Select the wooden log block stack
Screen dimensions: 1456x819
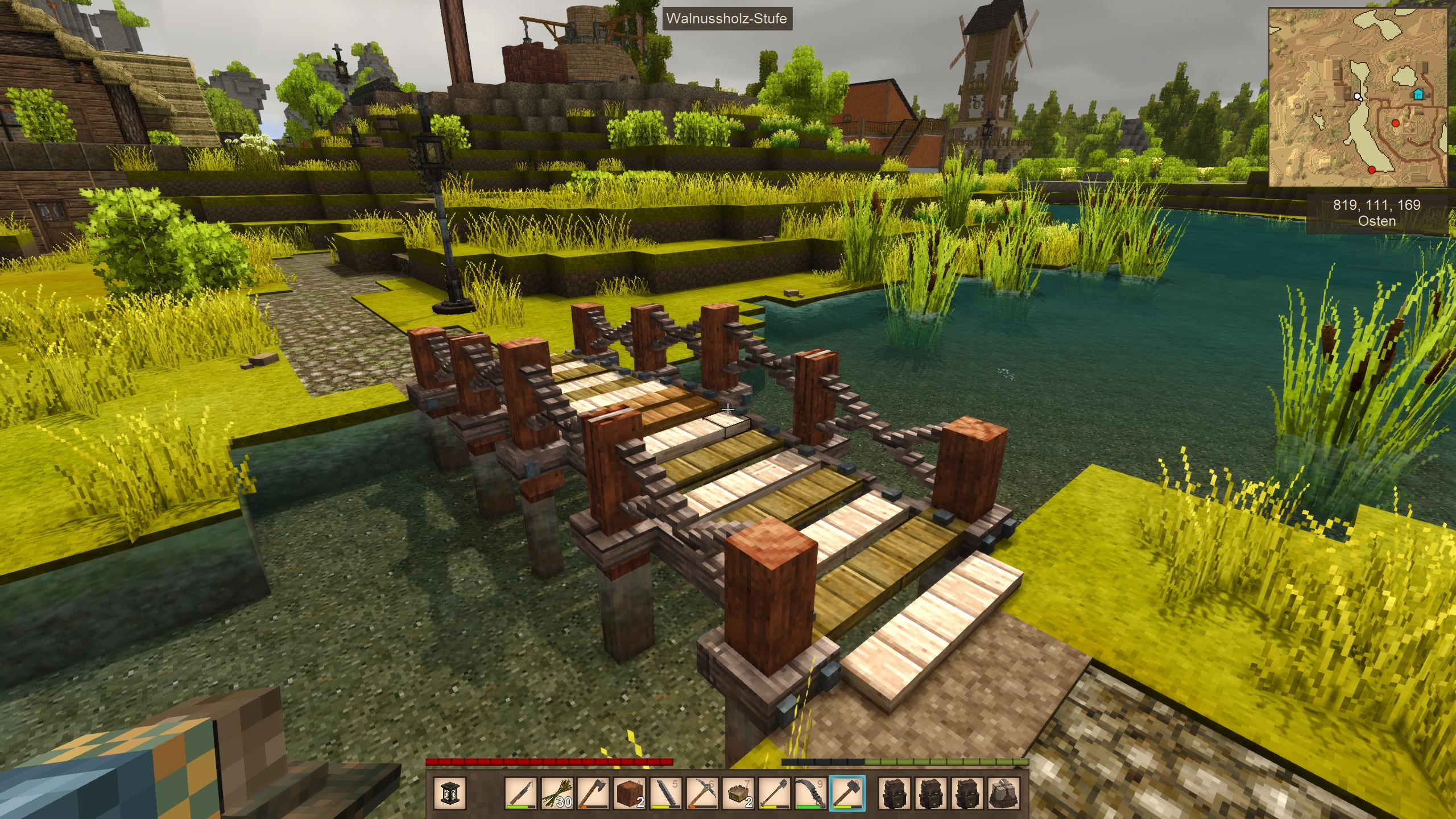pyautogui.click(x=630, y=793)
